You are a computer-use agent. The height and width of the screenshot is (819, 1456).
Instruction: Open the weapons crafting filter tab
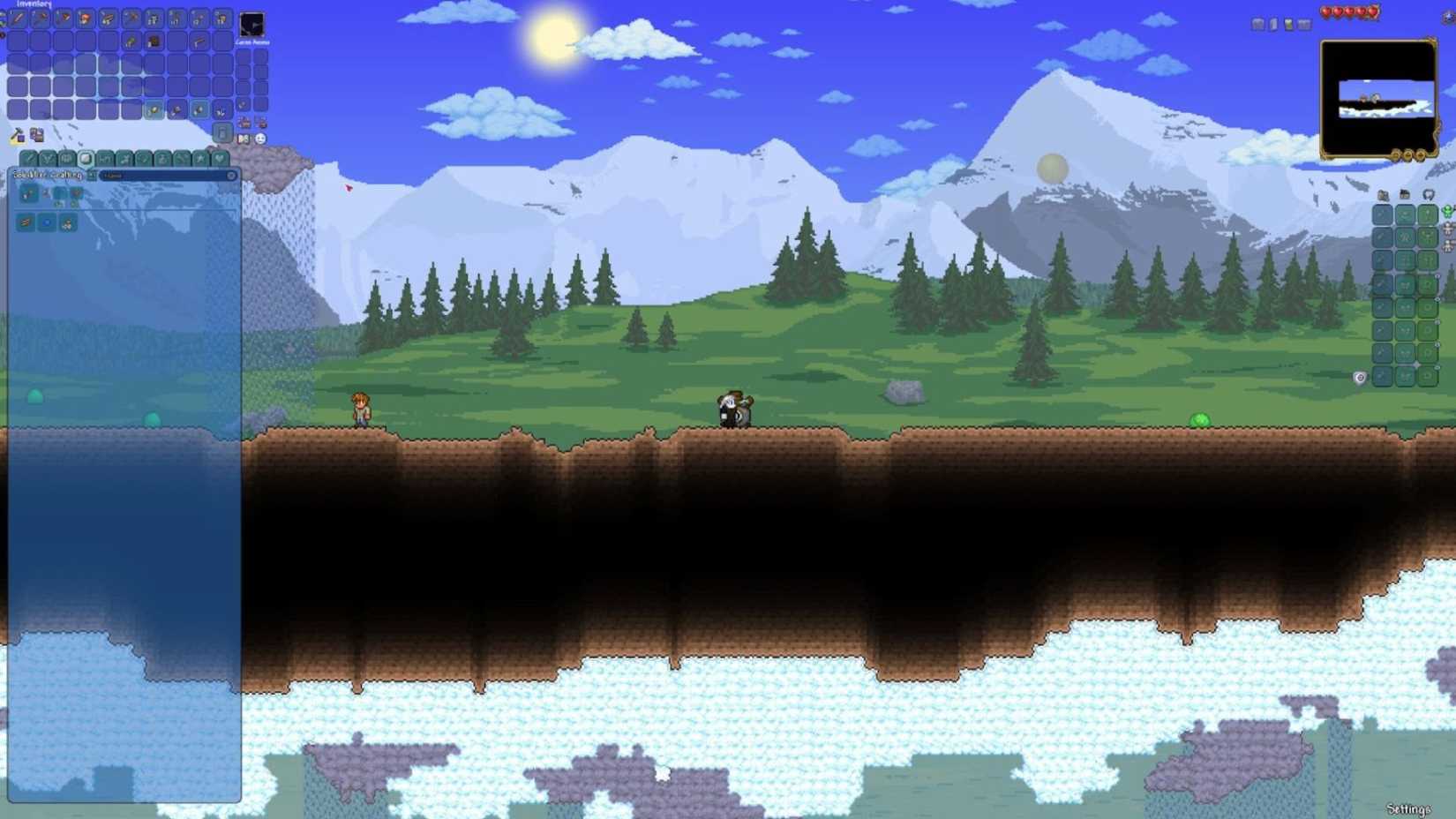[x=30, y=158]
